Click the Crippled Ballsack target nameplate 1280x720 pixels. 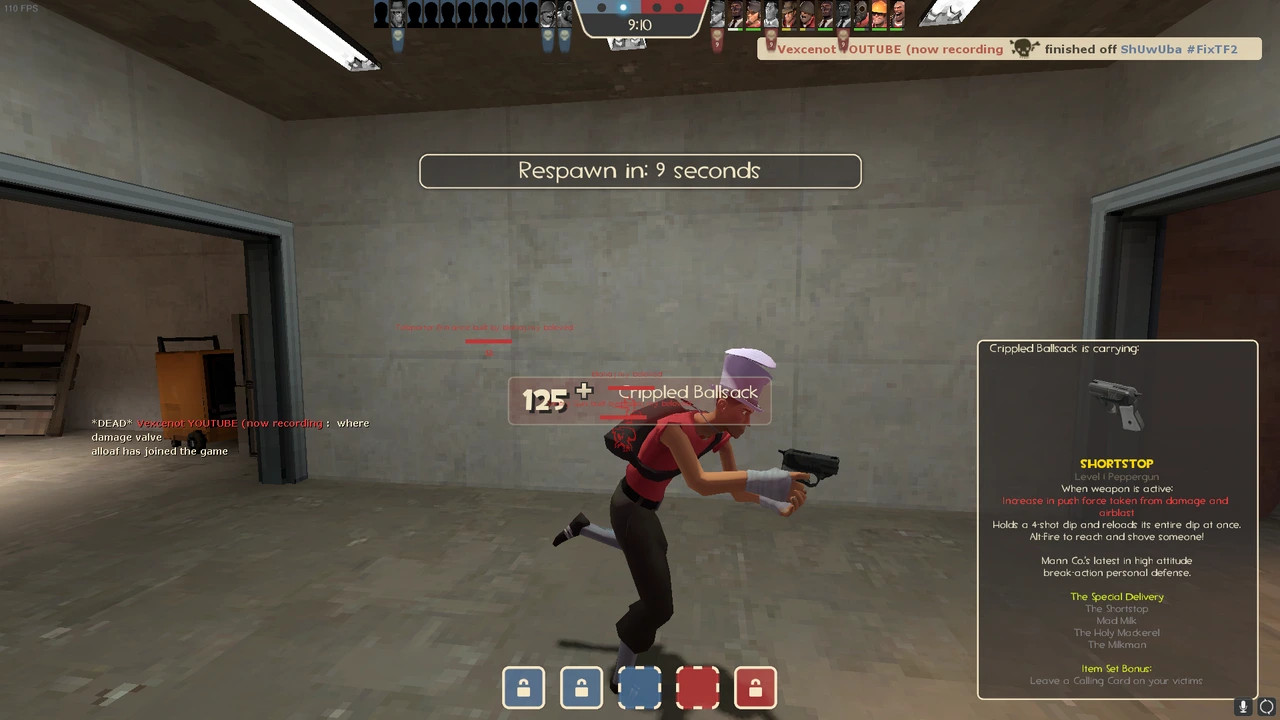point(688,392)
